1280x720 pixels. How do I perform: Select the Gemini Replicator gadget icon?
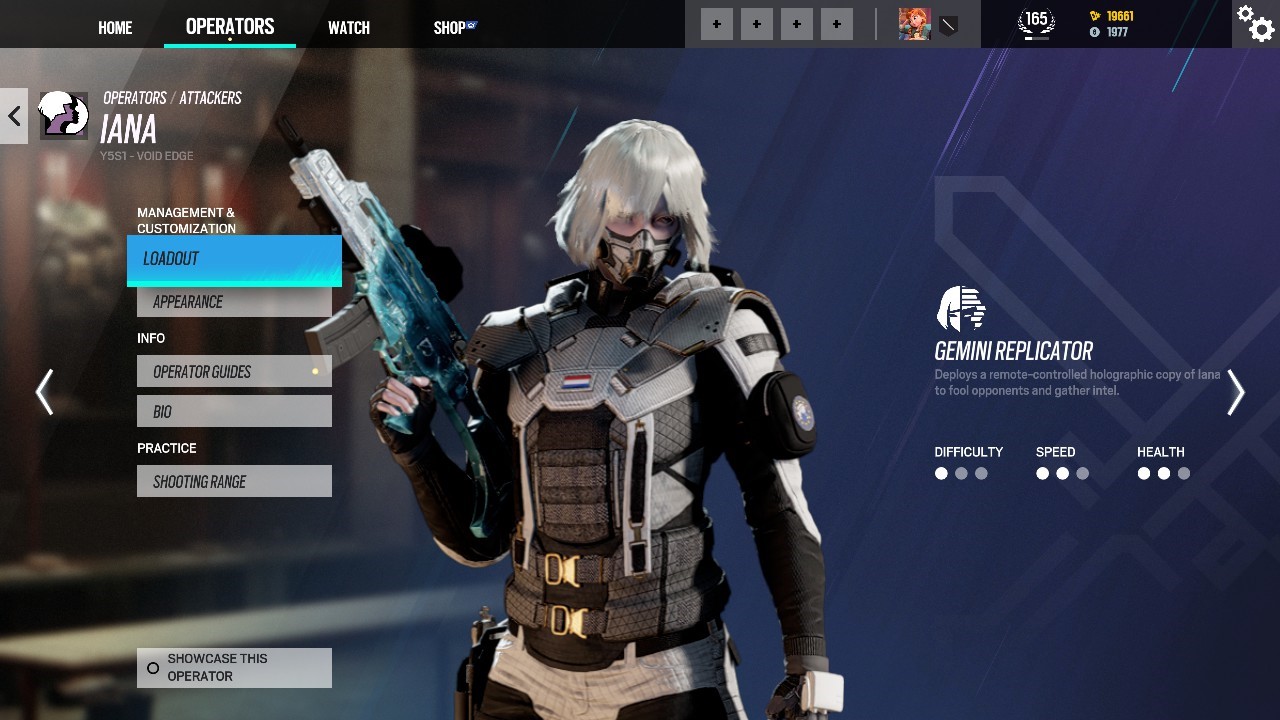tap(960, 309)
